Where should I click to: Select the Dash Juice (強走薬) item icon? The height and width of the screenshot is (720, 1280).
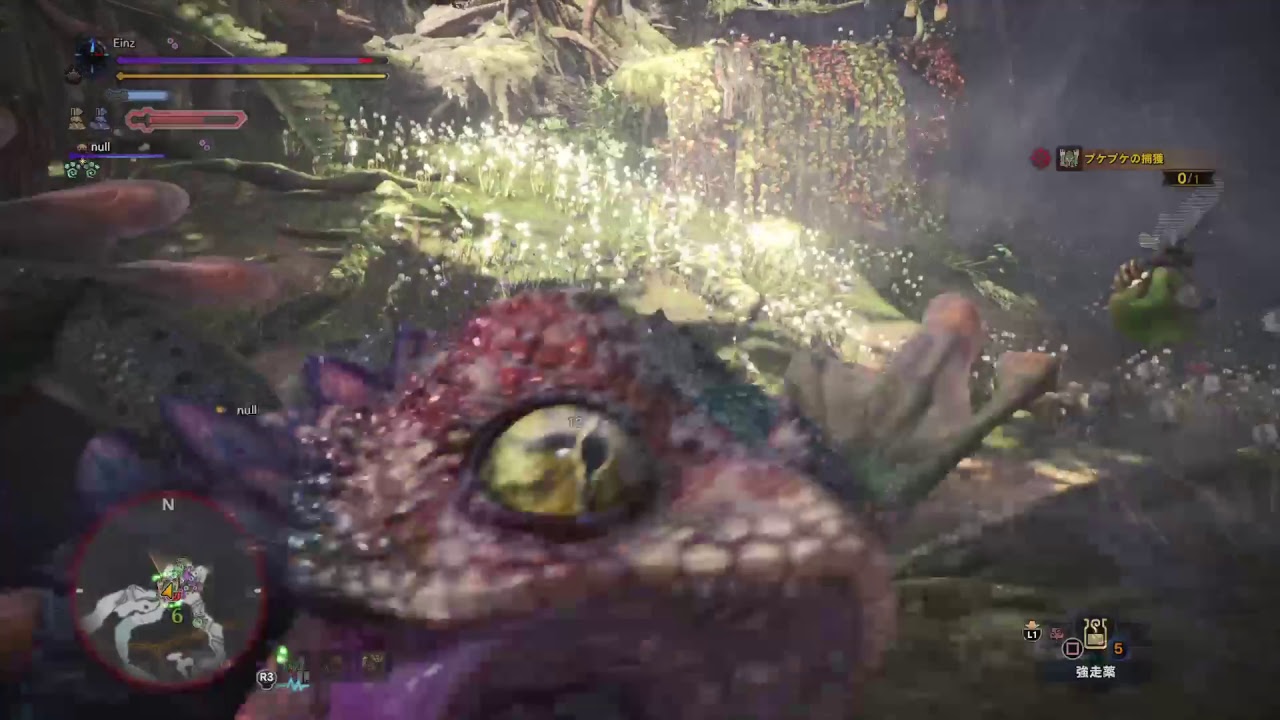click(x=1096, y=635)
